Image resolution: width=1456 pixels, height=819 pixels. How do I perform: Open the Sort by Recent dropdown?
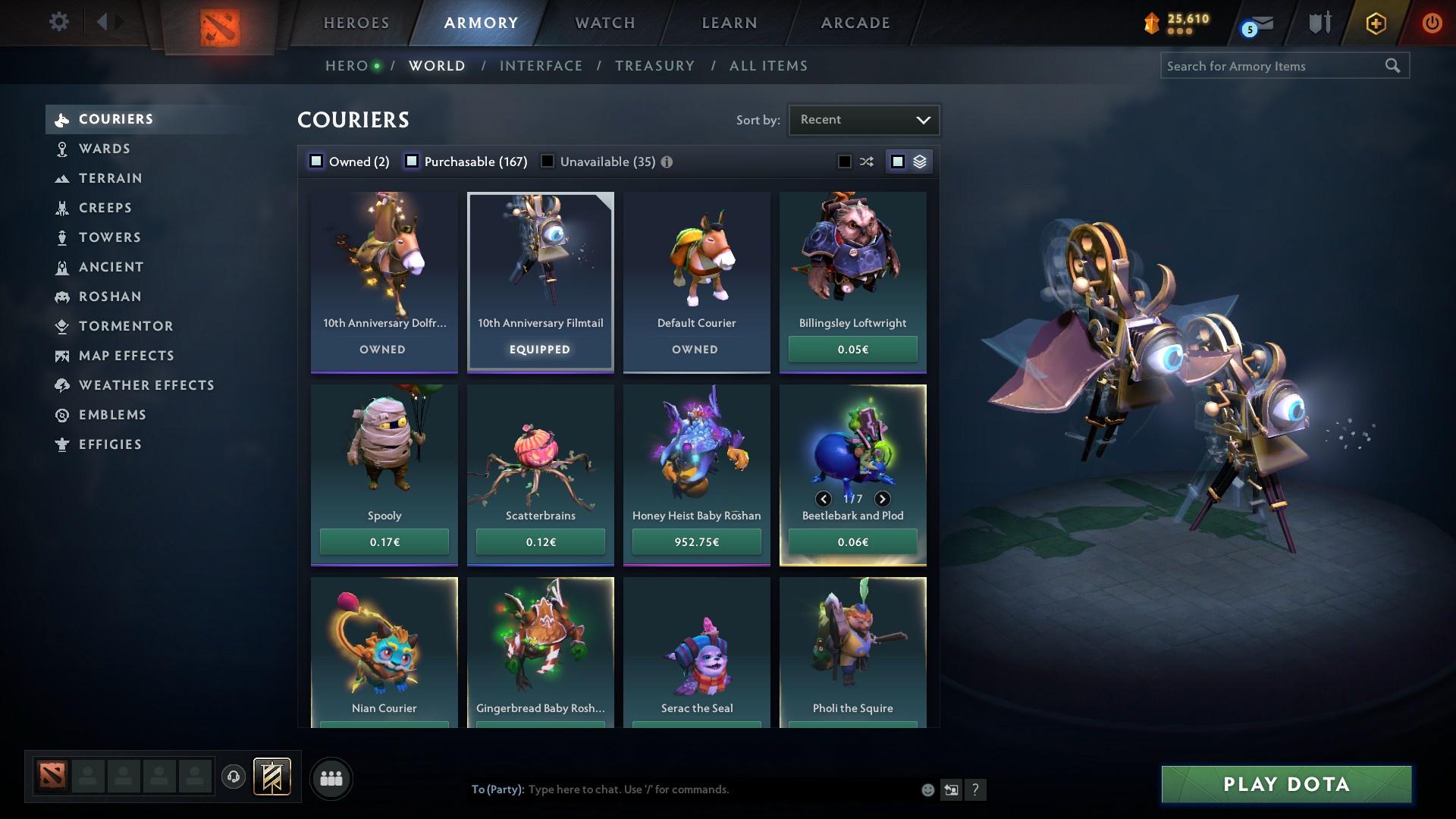tap(864, 119)
